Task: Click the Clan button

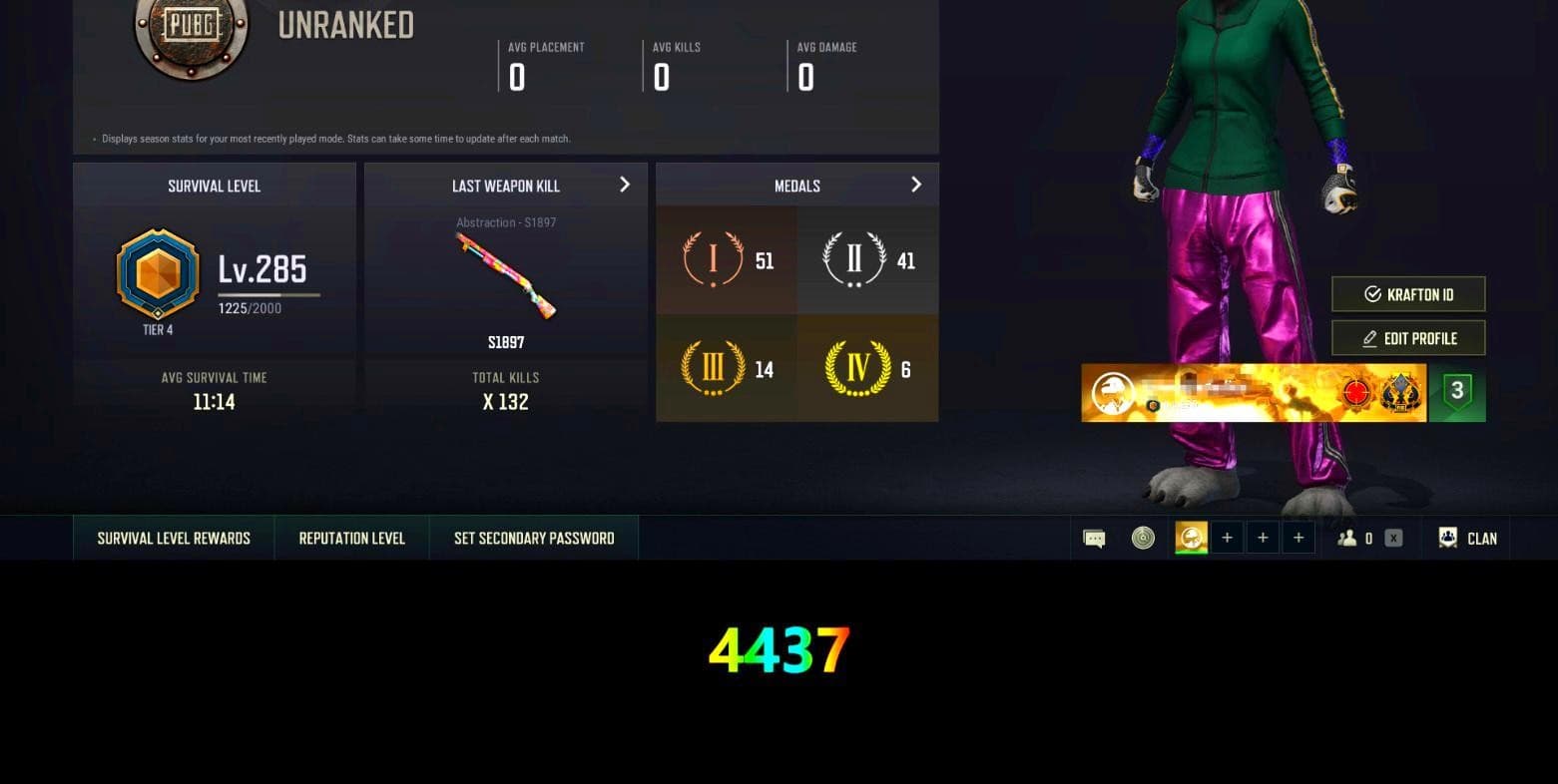Action: 1466,538
